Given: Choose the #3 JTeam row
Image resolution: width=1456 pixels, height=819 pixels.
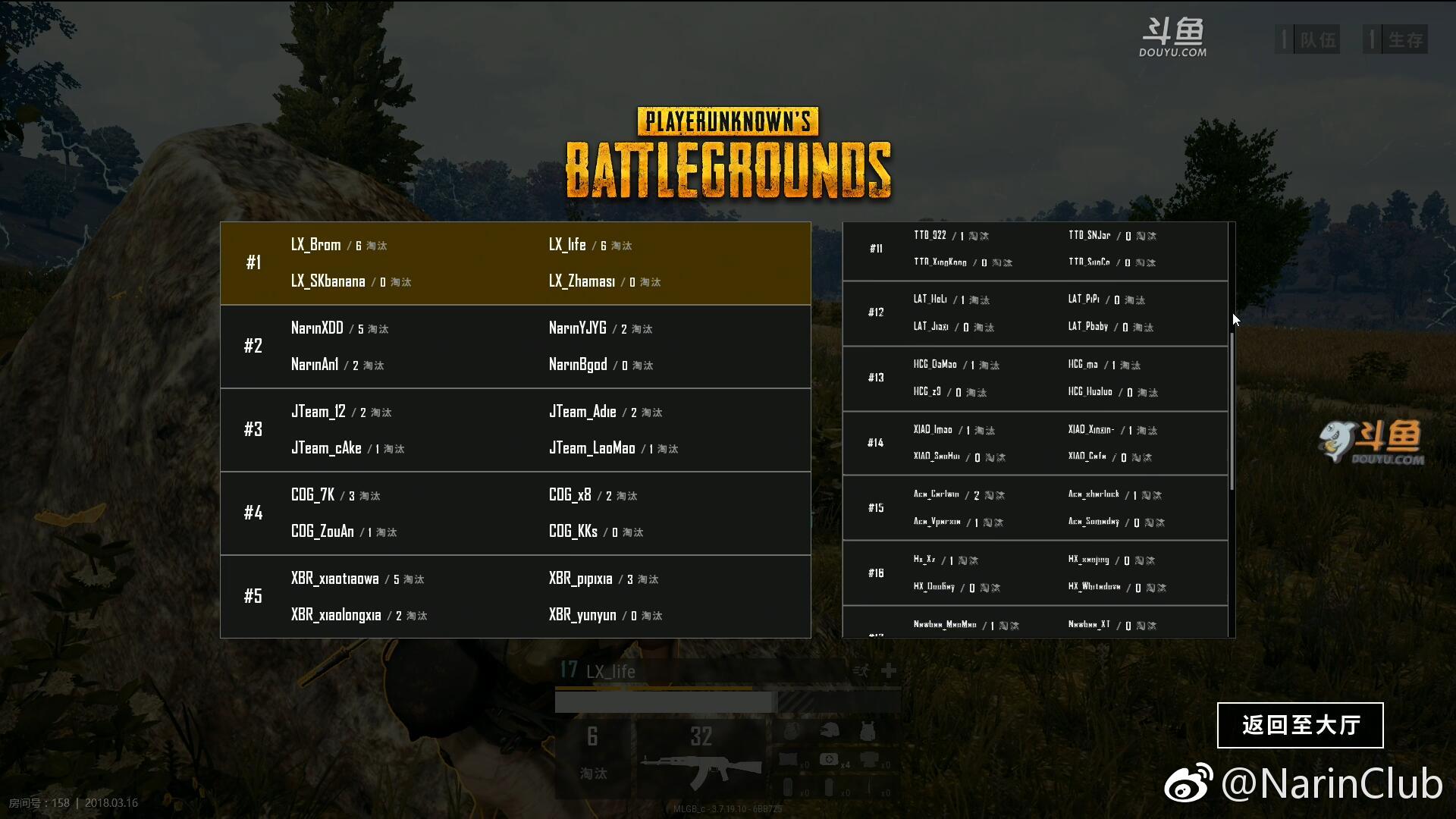Looking at the screenshot, I should (x=516, y=430).
